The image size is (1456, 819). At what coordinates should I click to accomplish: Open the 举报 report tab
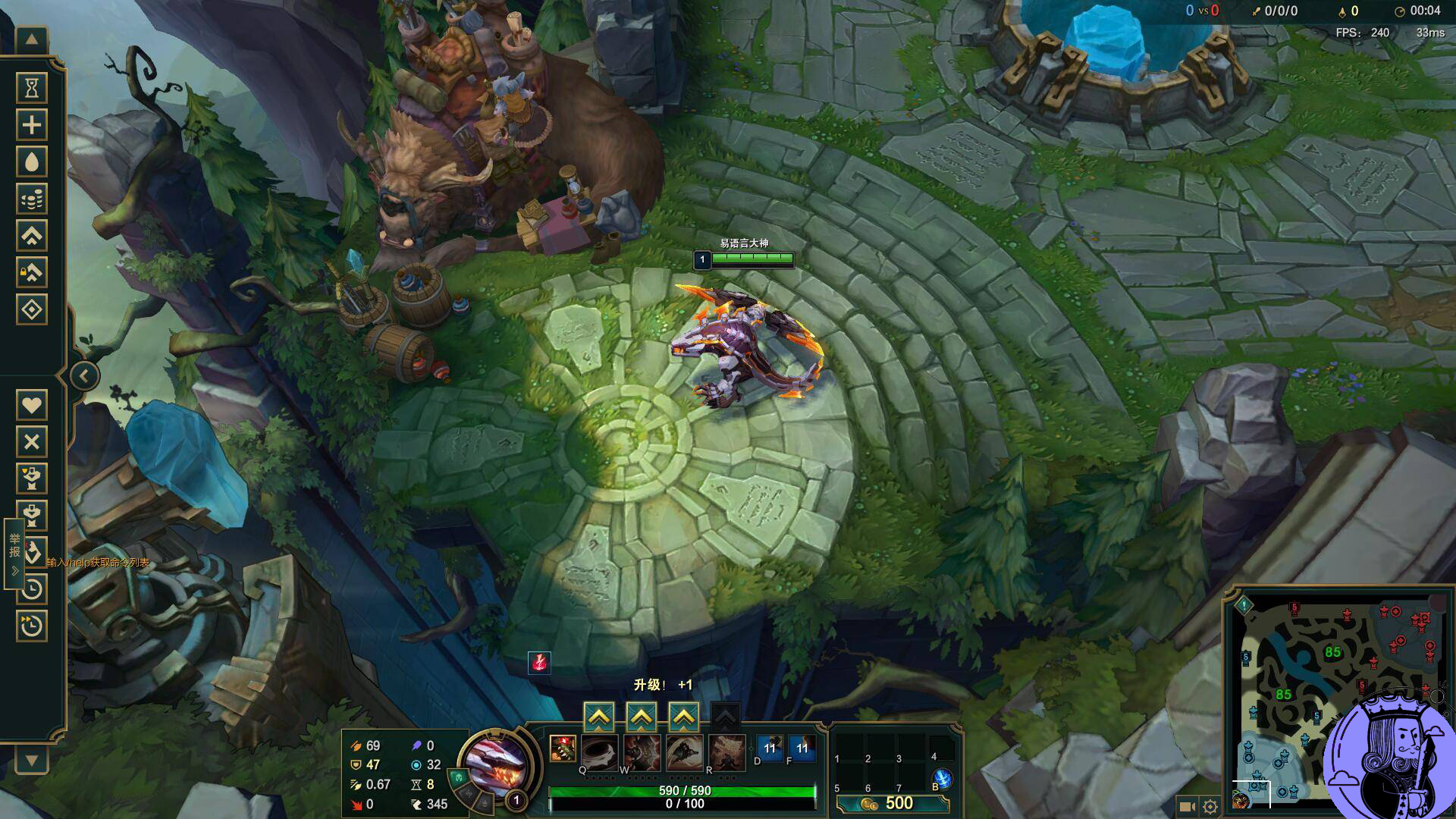(x=14, y=552)
